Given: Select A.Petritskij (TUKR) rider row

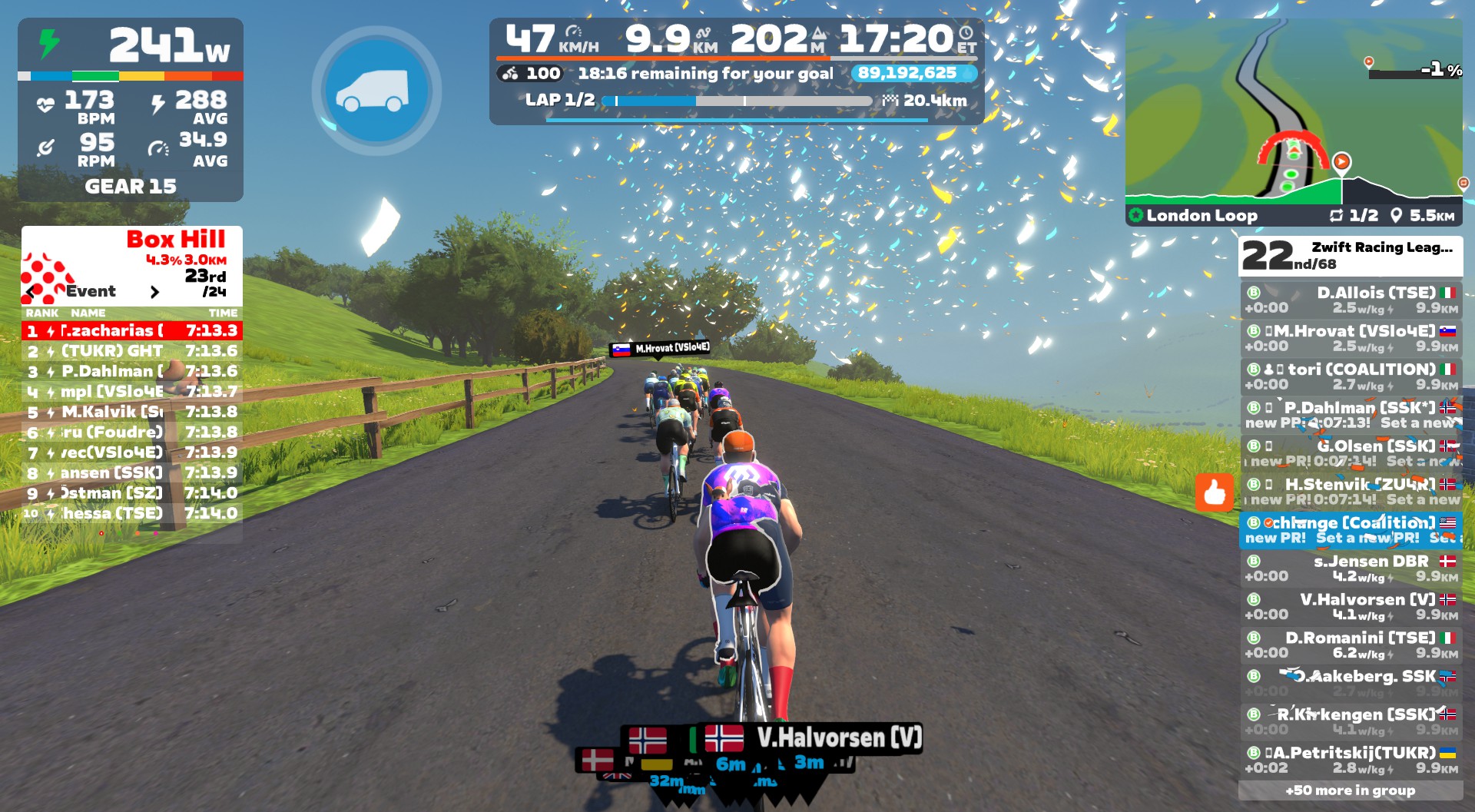Looking at the screenshot, I should tap(1350, 759).
